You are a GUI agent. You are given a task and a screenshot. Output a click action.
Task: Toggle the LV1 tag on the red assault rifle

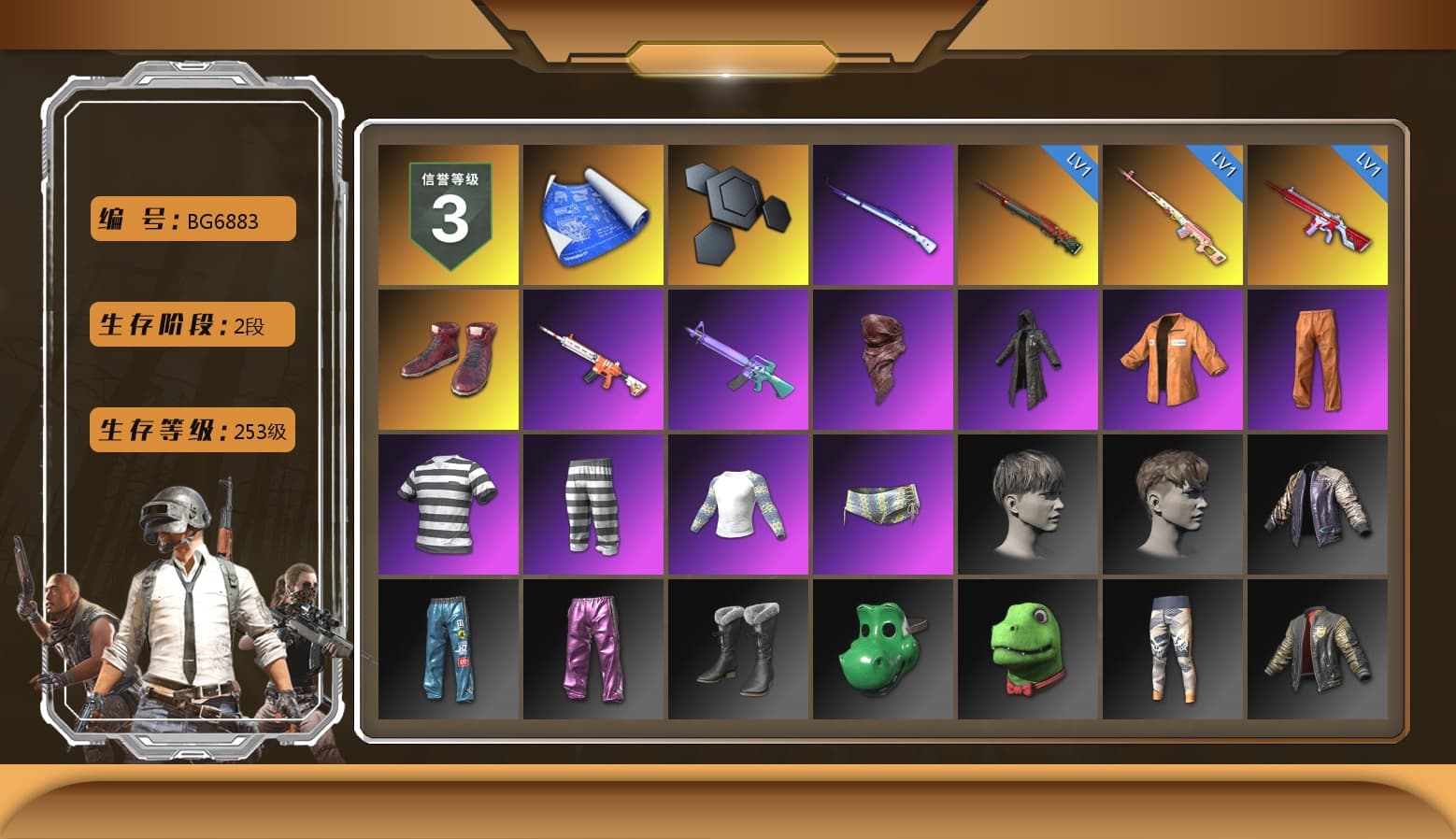[1371, 163]
